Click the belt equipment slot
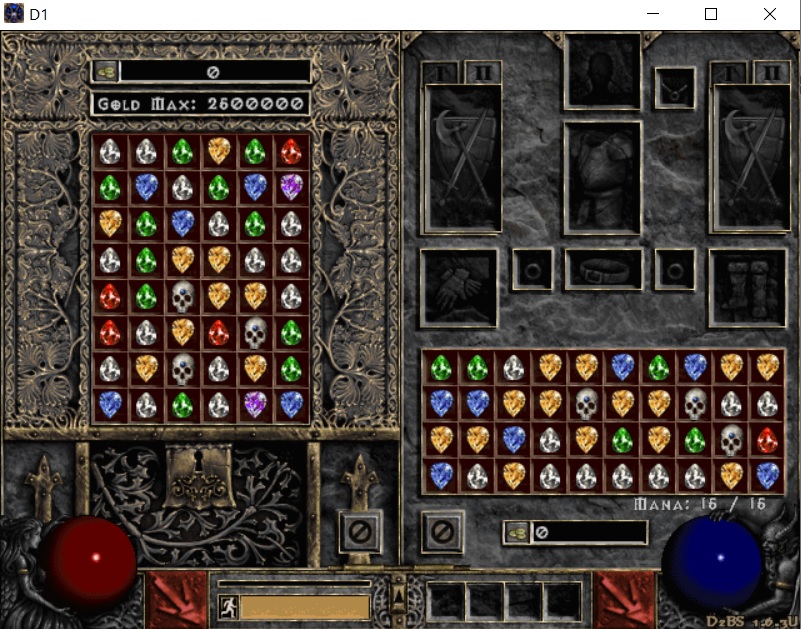The width and height of the screenshot is (801, 629). pos(603,270)
